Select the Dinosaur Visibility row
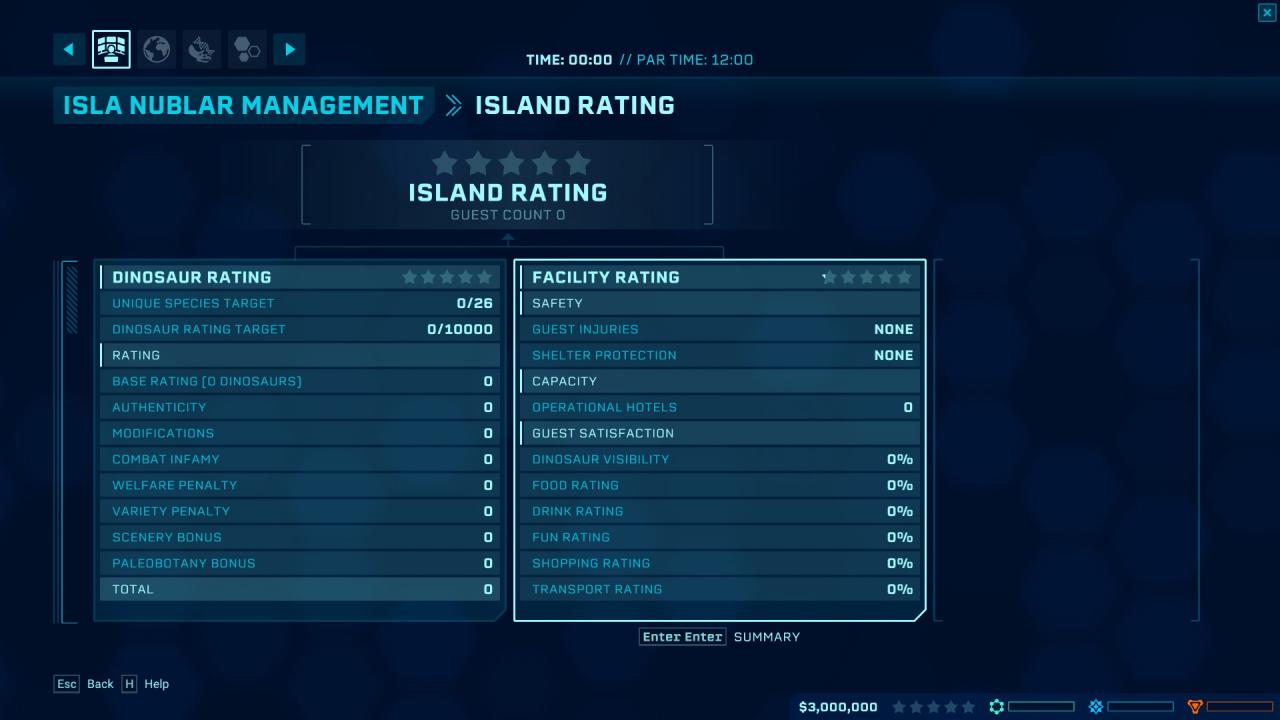 [x=720, y=459]
